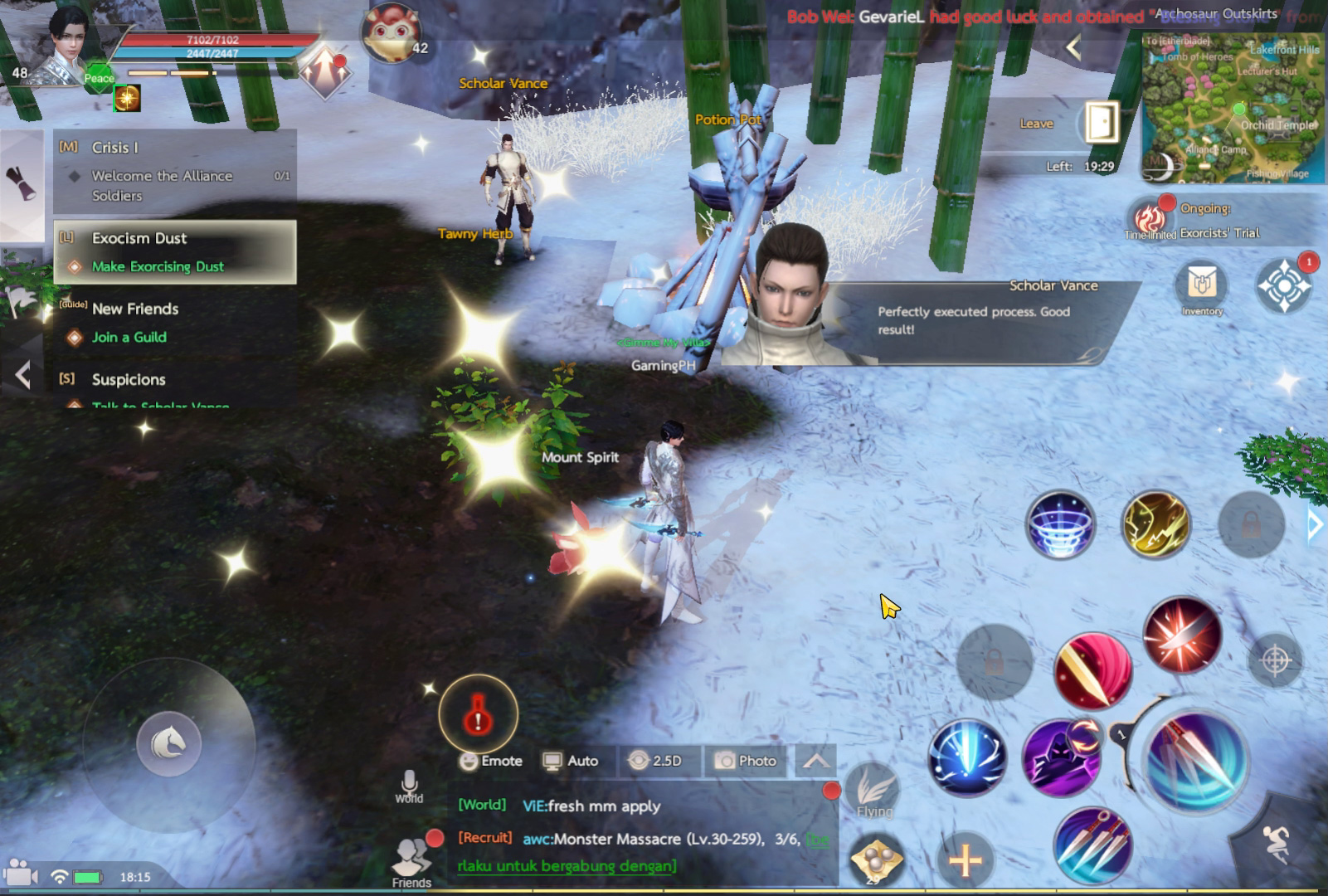Select the [World] chat channel label
The image size is (1328, 896).
[x=482, y=806]
